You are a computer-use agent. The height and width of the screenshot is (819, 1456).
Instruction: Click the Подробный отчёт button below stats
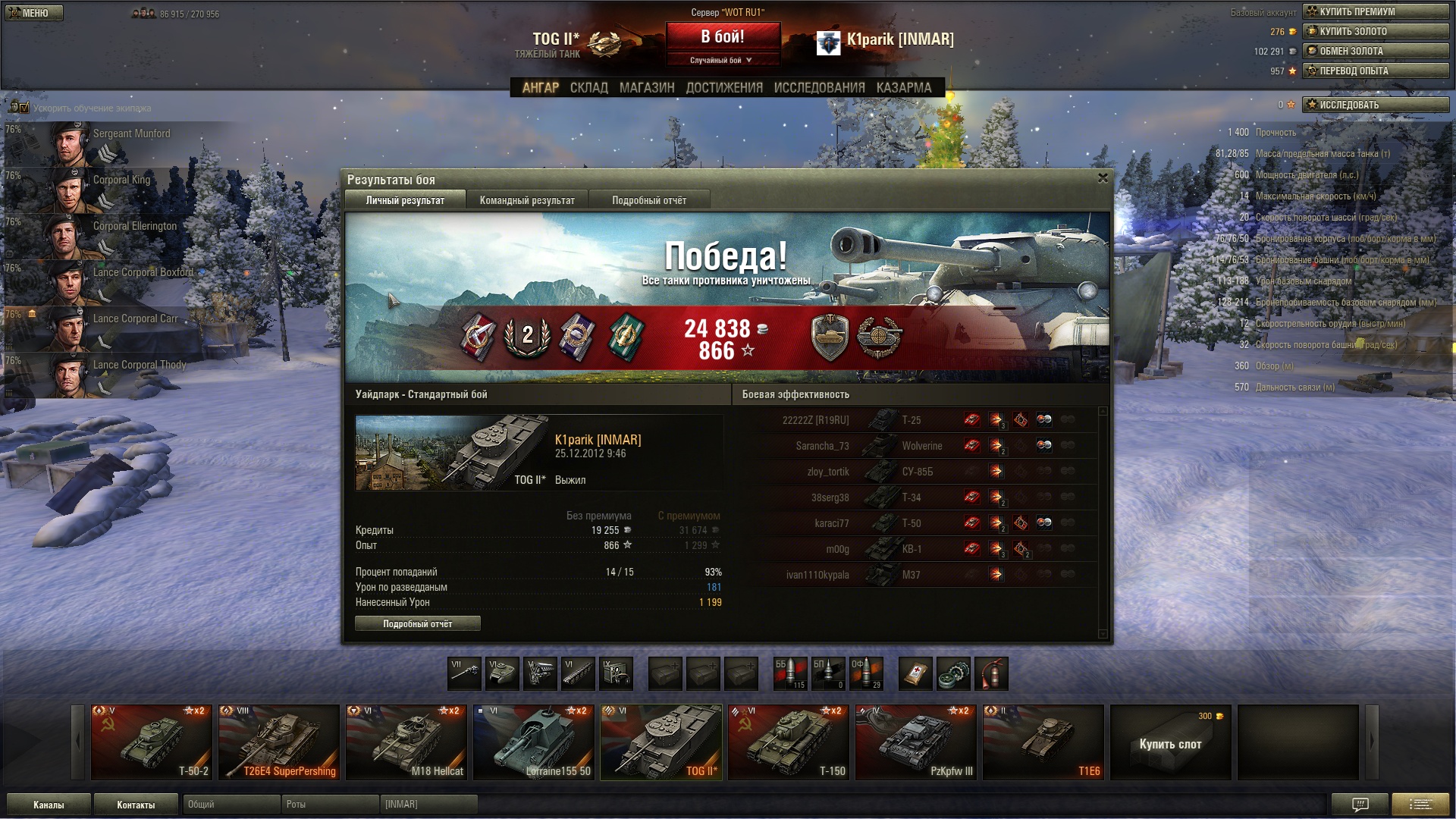pyautogui.click(x=417, y=623)
